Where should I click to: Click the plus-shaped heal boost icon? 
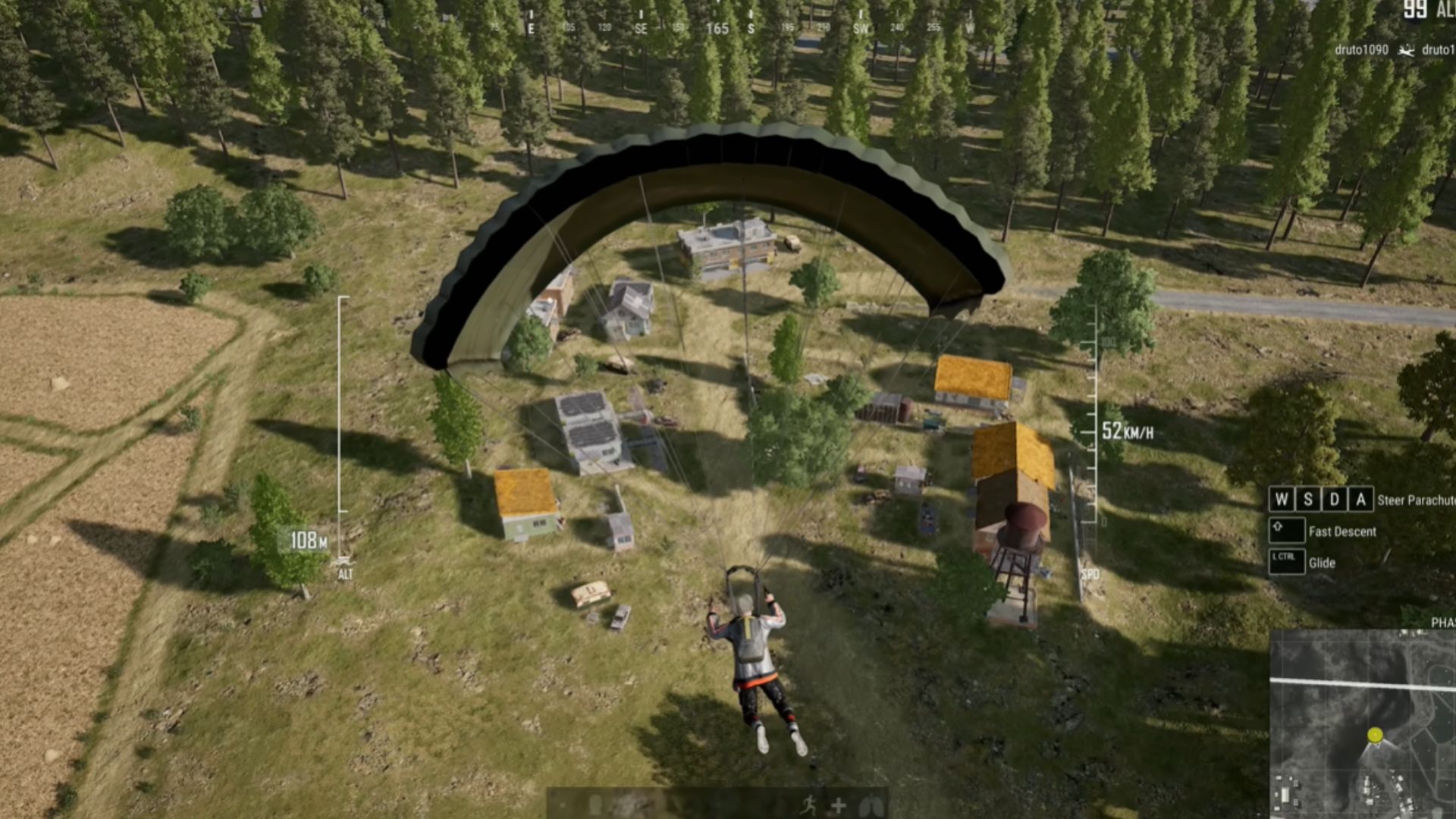(838, 805)
